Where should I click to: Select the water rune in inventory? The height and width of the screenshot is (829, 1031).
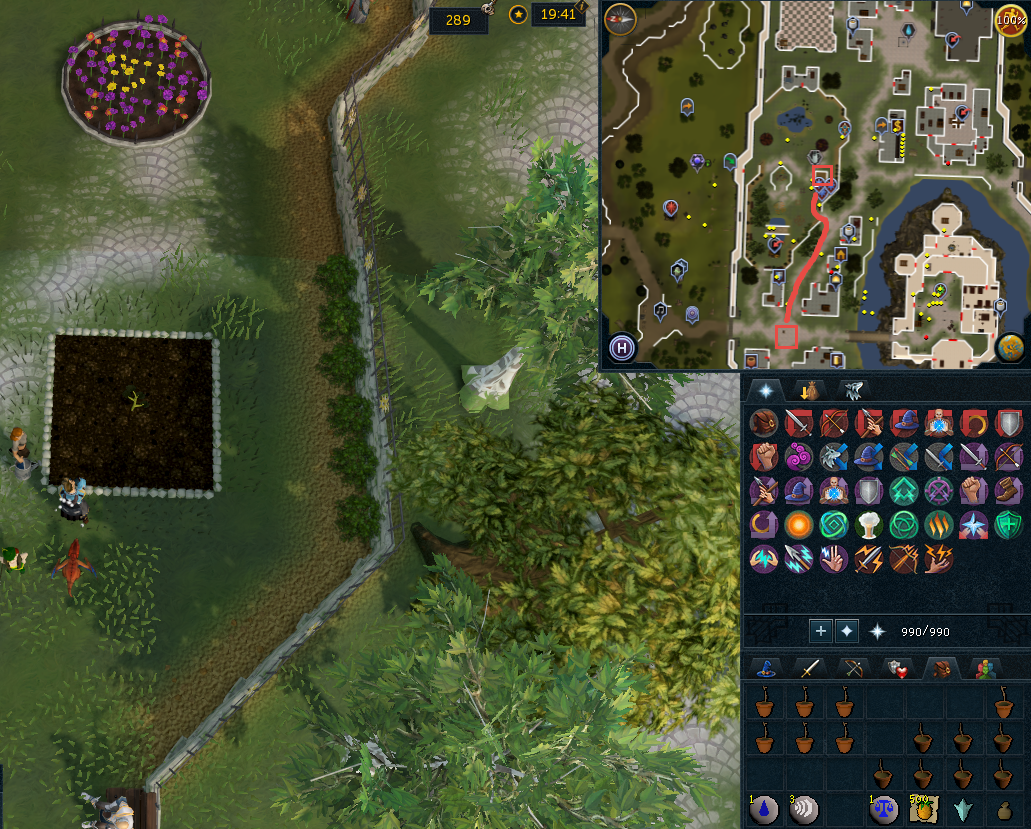coord(765,810)
